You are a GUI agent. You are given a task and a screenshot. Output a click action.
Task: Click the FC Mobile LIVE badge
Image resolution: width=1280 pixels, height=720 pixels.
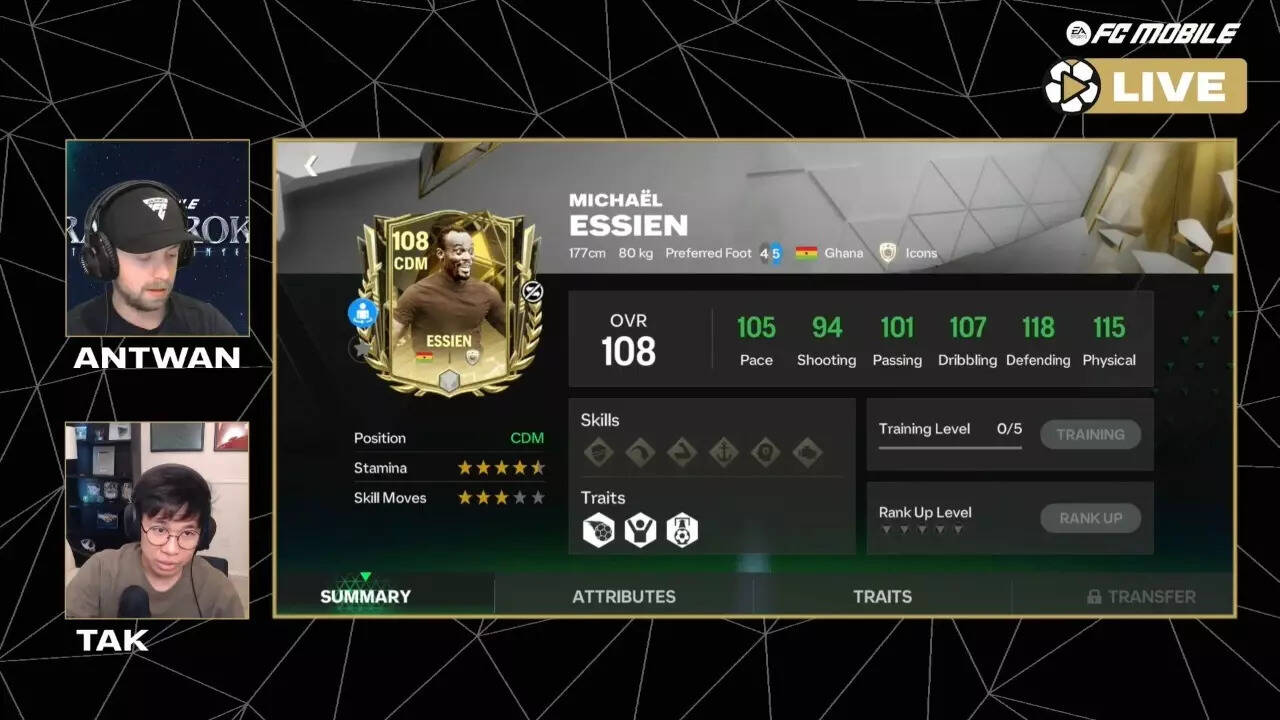1146,86
